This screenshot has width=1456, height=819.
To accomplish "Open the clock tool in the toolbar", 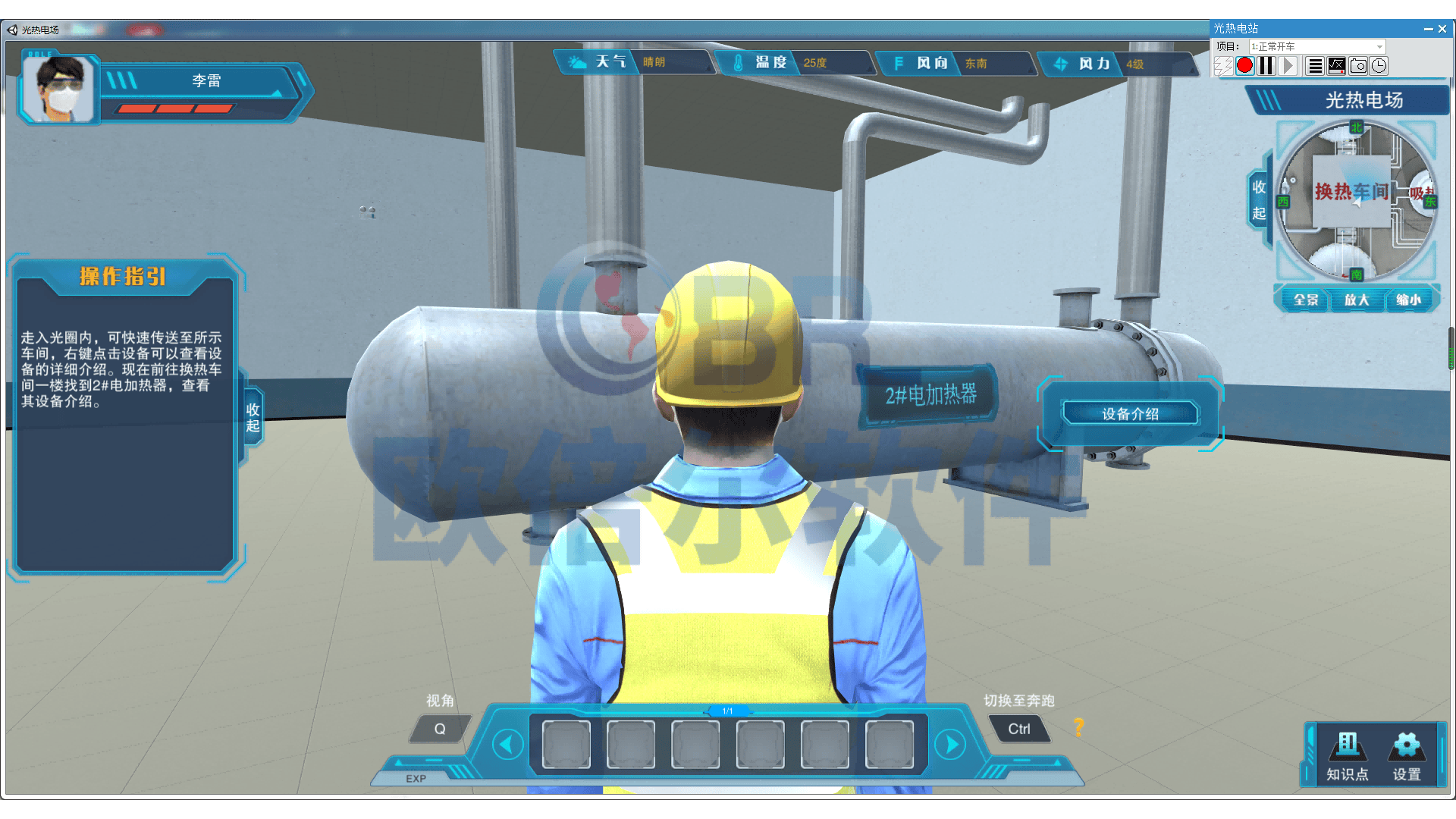I will [x=1379, y=66].
